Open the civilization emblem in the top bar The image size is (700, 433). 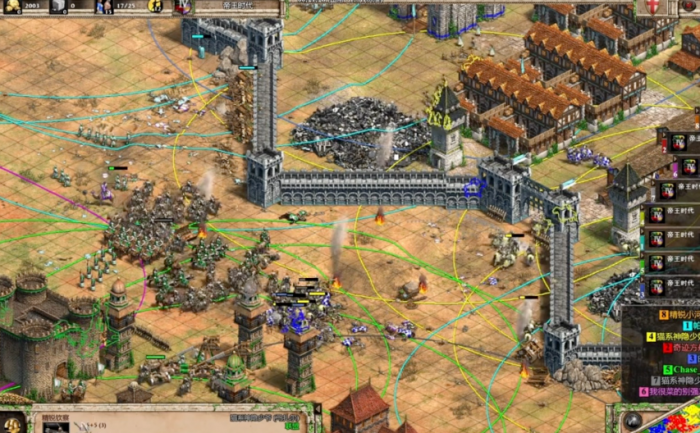click(183, 6)
